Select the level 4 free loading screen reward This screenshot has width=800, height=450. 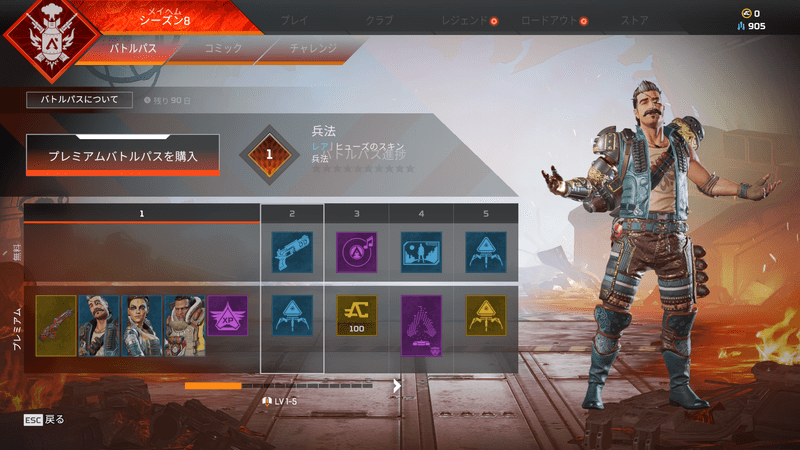[421, 253]
